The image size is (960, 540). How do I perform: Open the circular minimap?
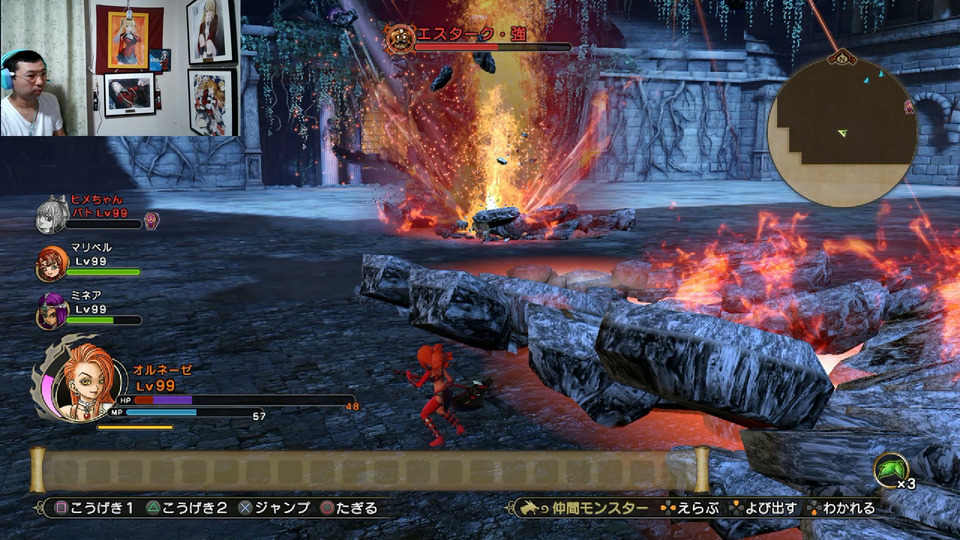tap(841, 132)
